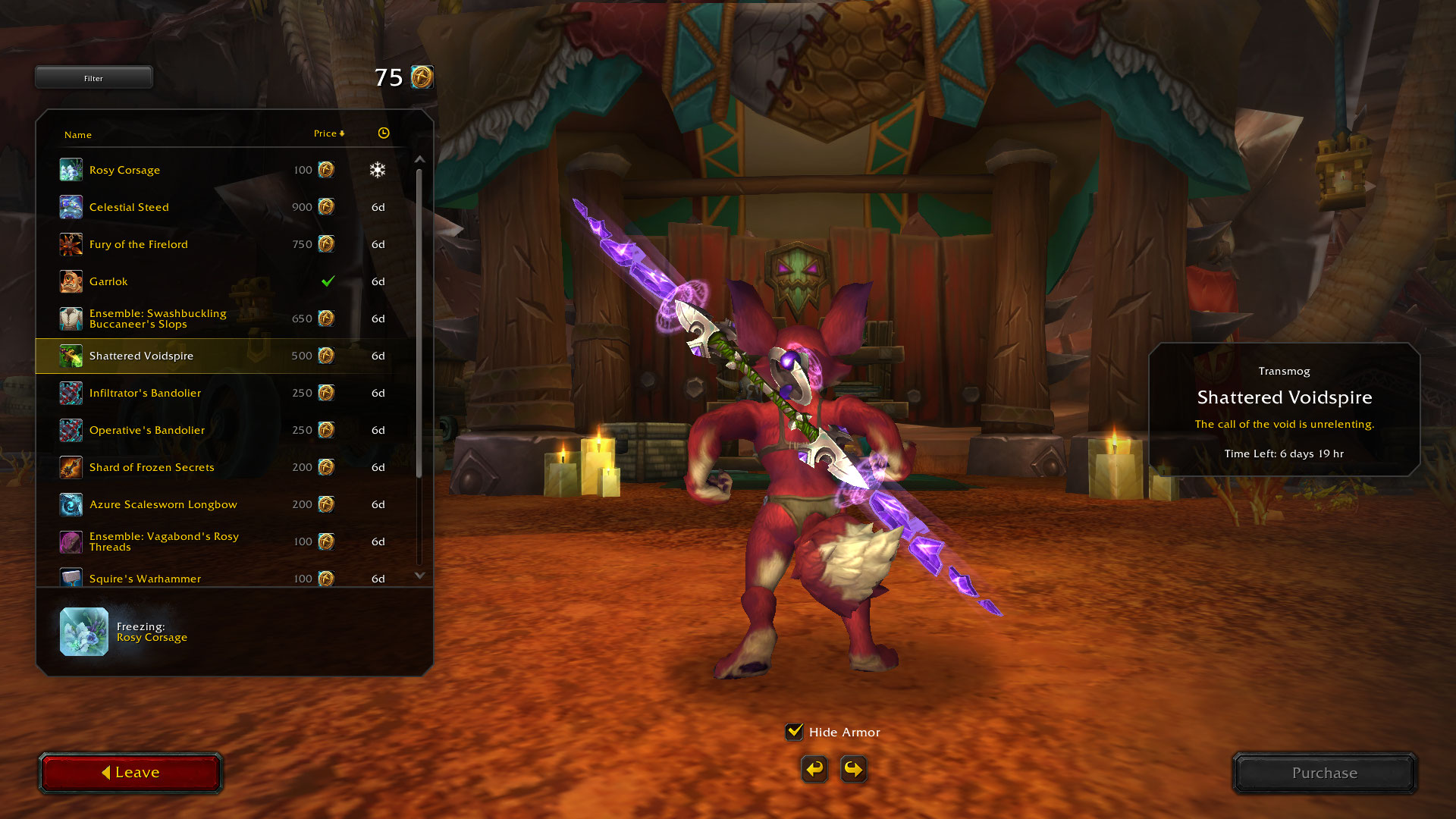1456x819 pixels.
Task: Select the Rosy Corsage item
Action: click(x=125, y=170)
